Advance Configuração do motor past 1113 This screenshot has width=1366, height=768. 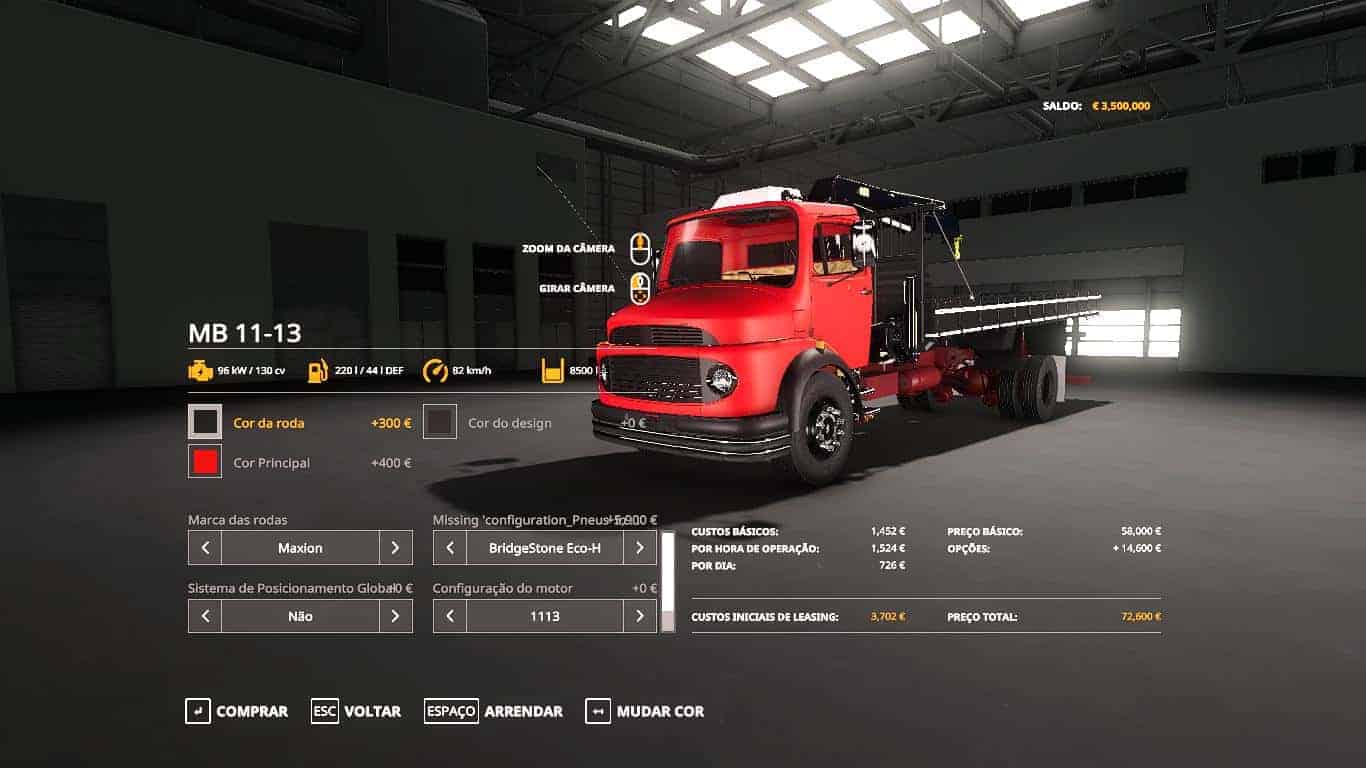pos(640,616)
